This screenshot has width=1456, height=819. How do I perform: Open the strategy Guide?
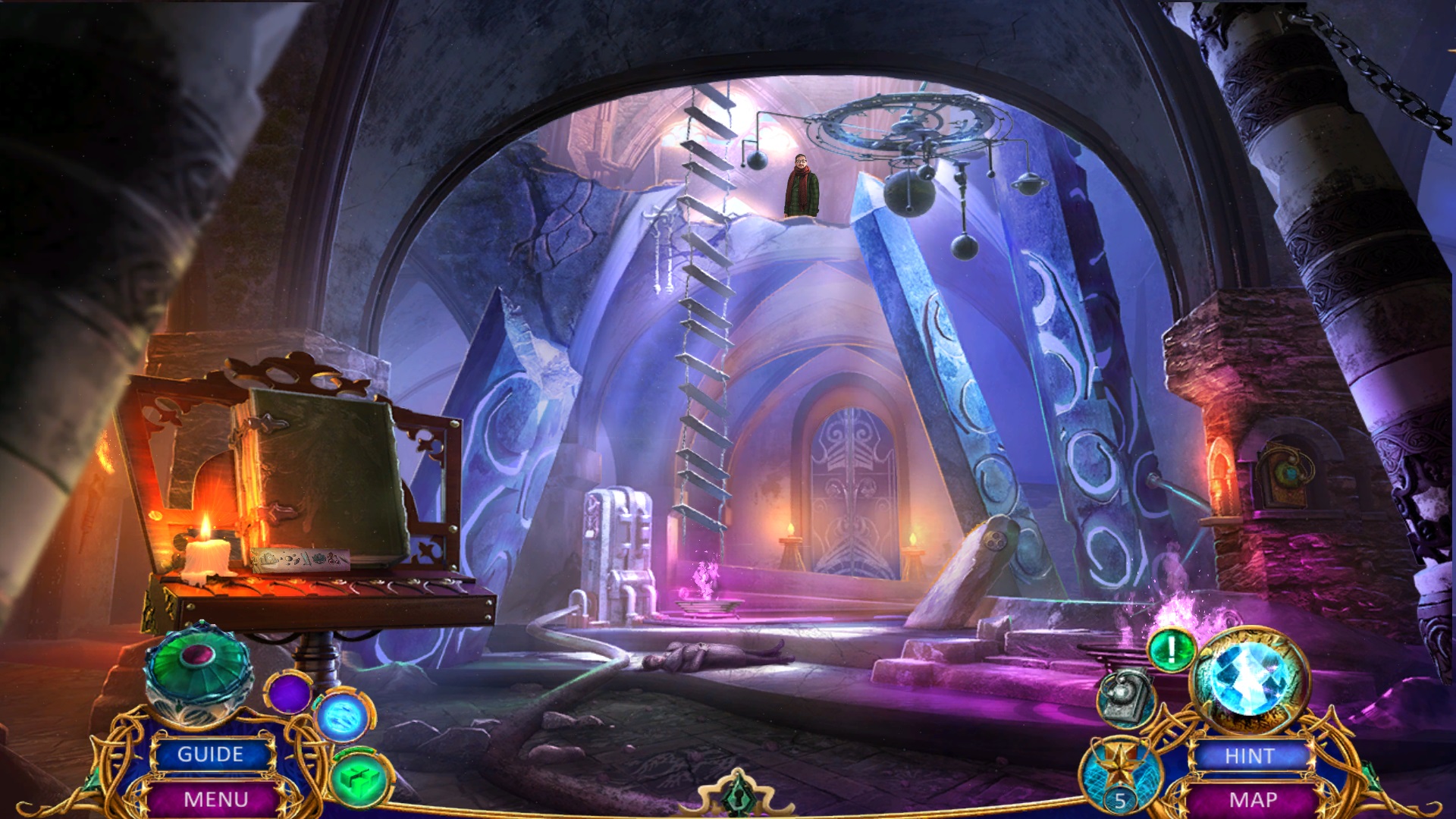tap(211, 755)
